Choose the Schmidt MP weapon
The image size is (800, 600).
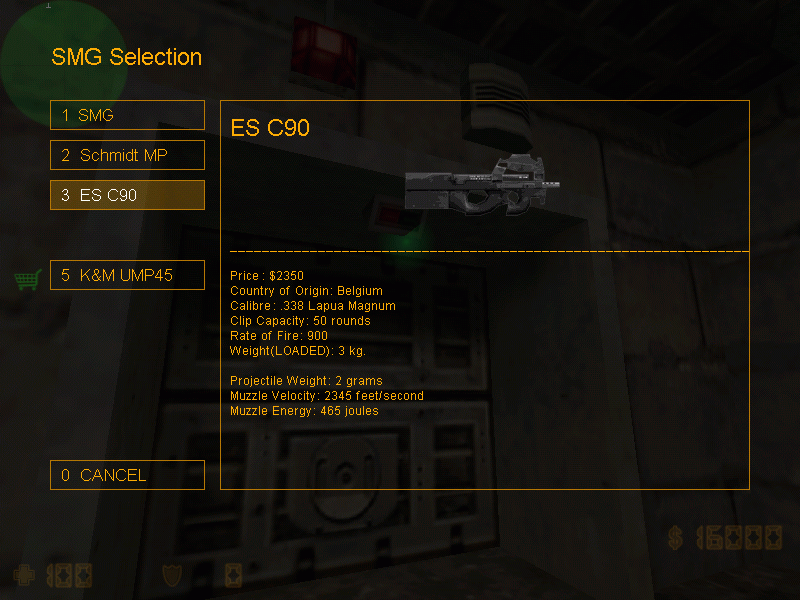click(127, 155)
